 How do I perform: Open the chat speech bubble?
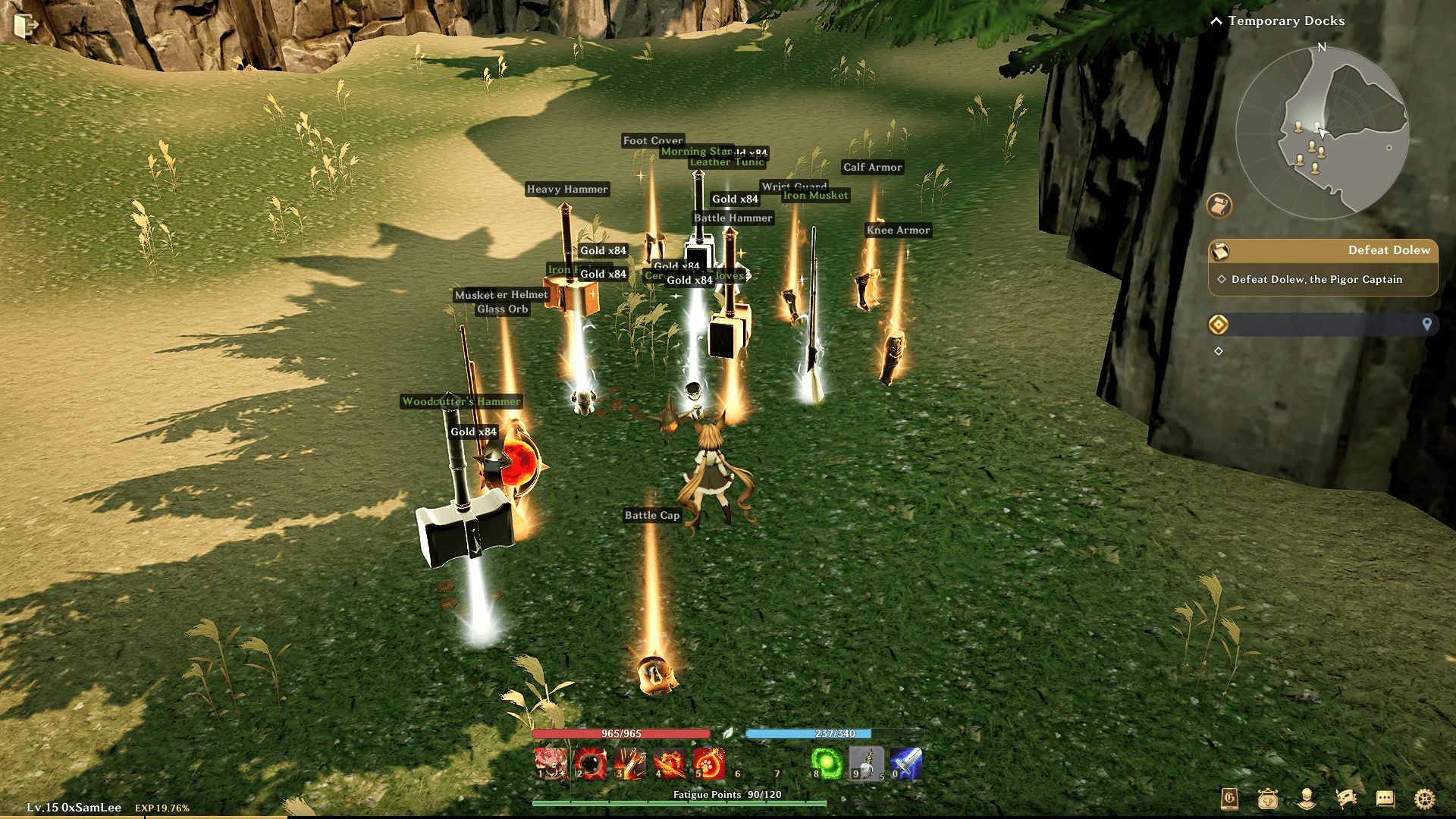tap(1385, 799)
